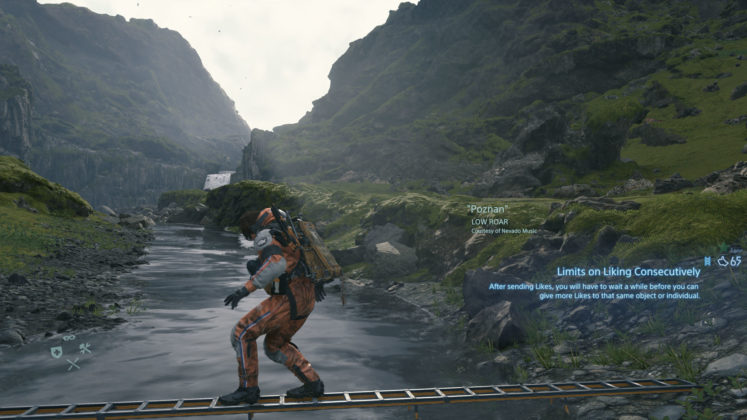The image size is (747, 420).
Task: Select the crossed sticks X icon
Action: tap(72, 364)
